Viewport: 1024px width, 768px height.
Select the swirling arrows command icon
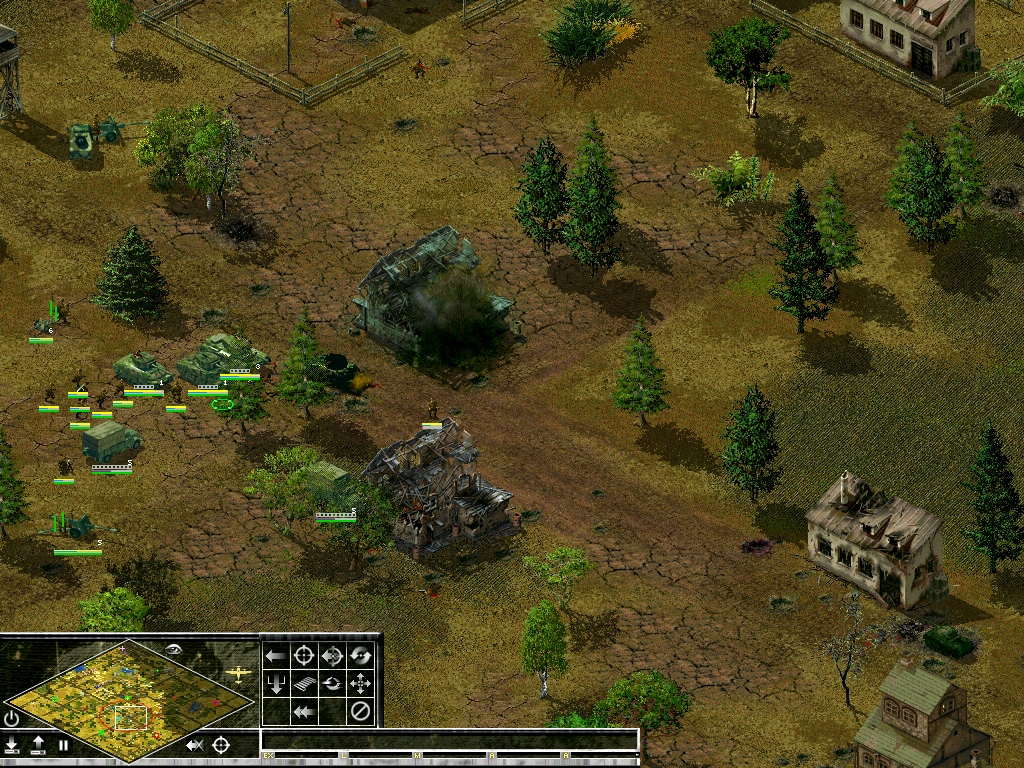click(332, 684)
